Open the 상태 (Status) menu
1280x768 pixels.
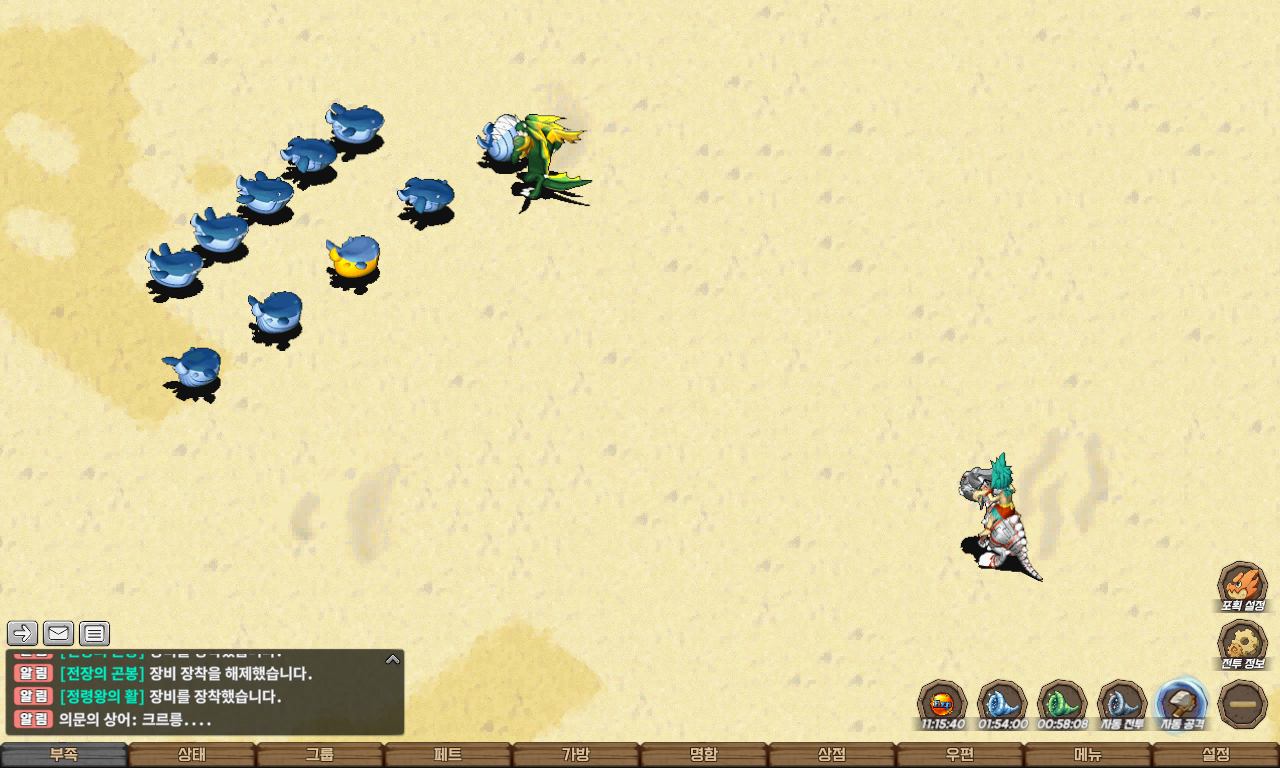192,755
